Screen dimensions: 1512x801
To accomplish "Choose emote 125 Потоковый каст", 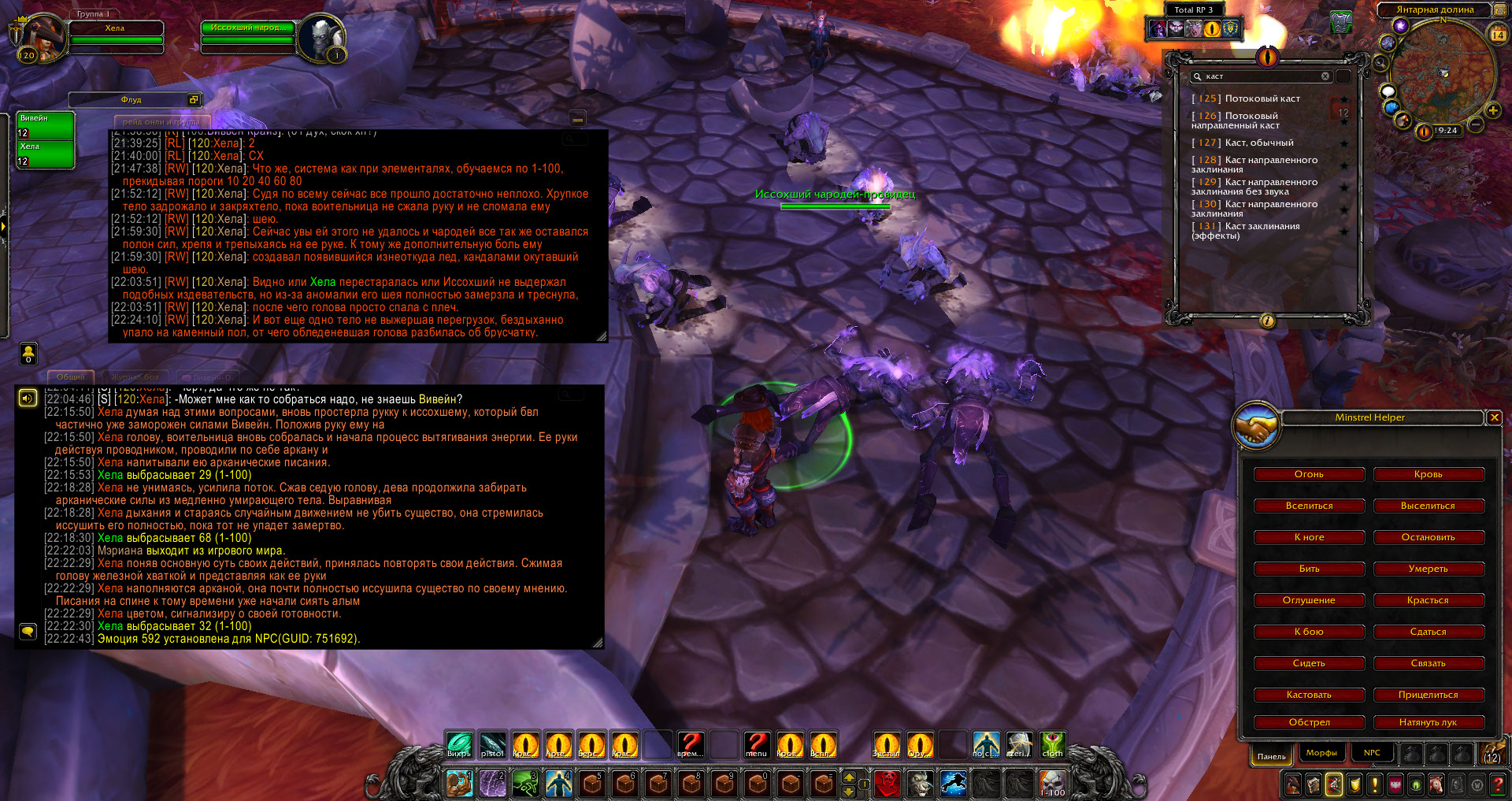I will (x=1262, y=98).
